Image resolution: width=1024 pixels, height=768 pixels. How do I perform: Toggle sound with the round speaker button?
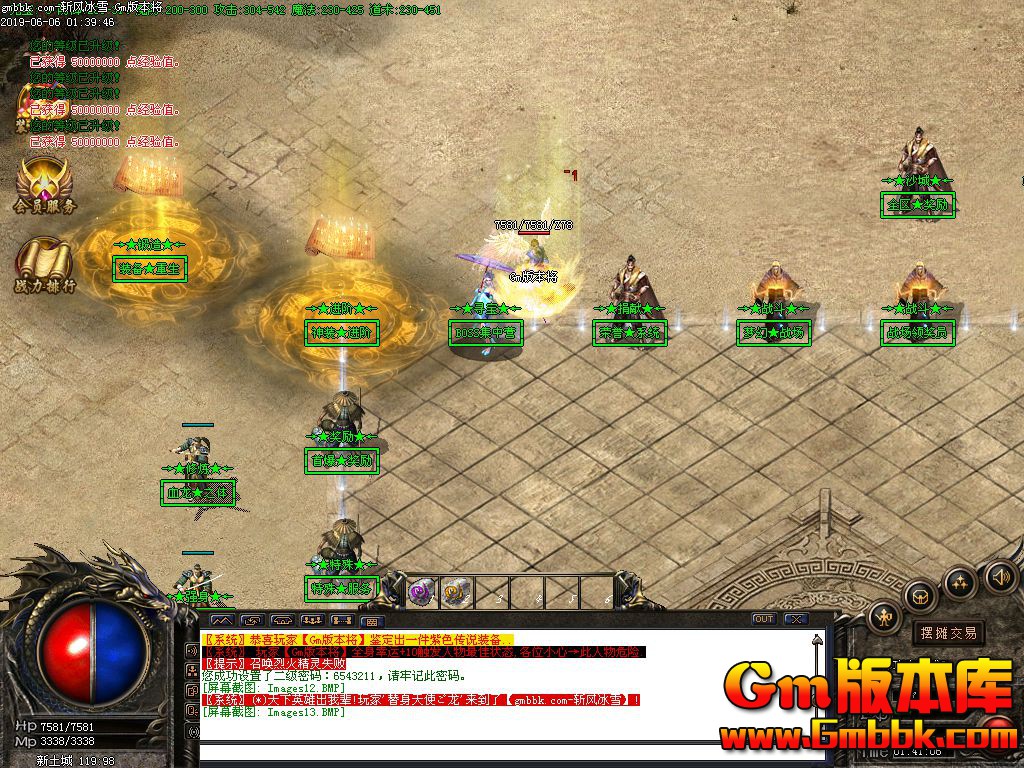pyautogui.click(x=1000, y=576)
